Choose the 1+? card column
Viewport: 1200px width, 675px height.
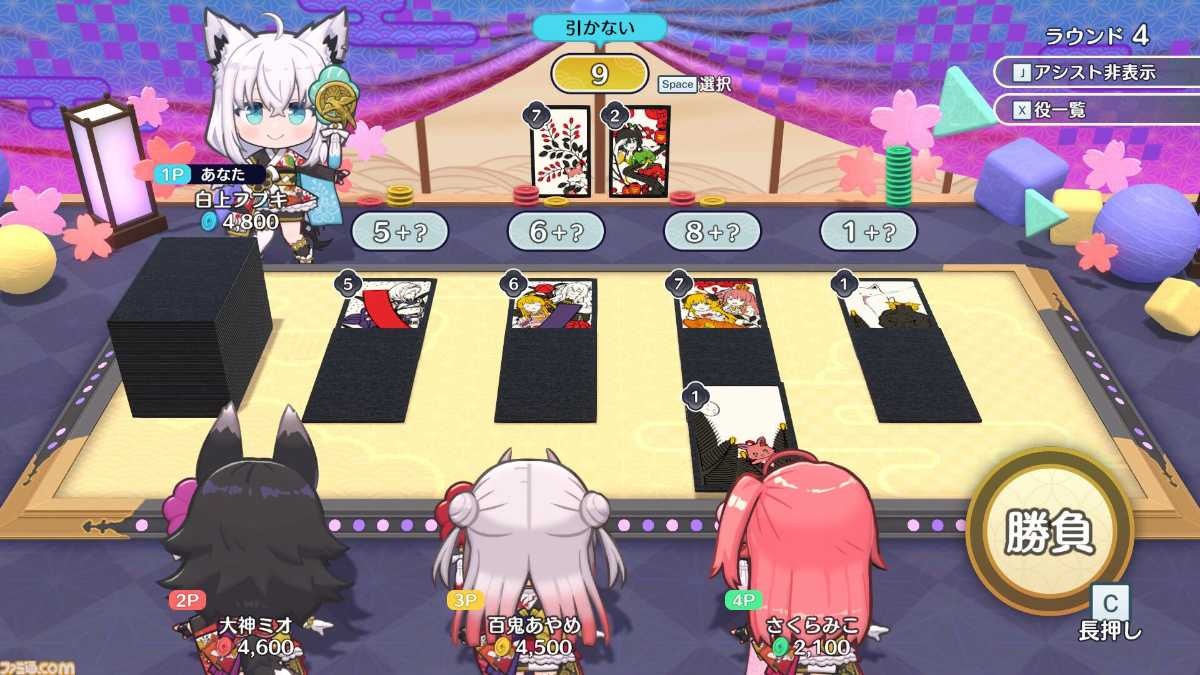click(869, 231)
